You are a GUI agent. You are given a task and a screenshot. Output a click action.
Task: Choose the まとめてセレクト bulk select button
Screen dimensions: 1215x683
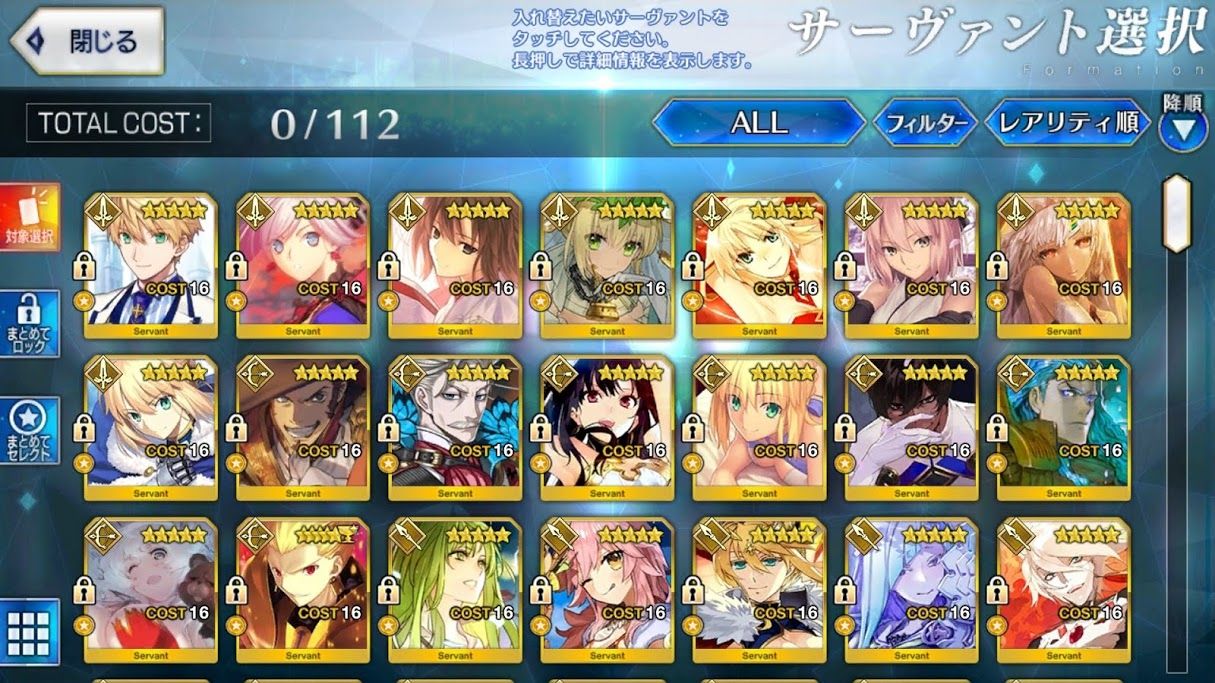(29, 431)
